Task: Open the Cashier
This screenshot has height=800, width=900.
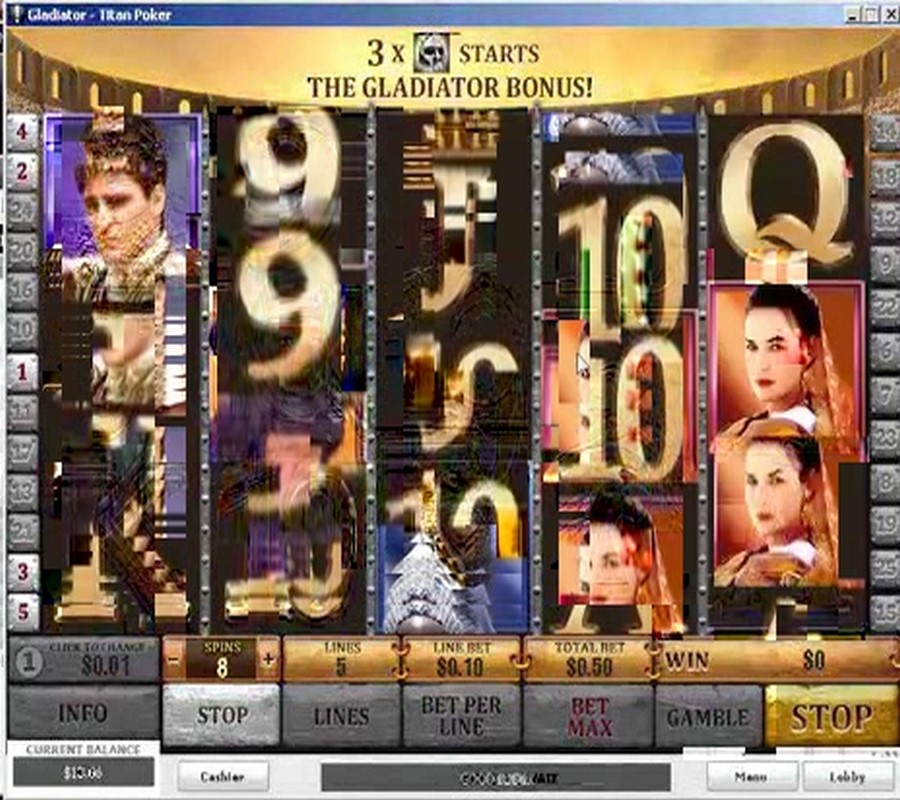Action: click(222, 776)
